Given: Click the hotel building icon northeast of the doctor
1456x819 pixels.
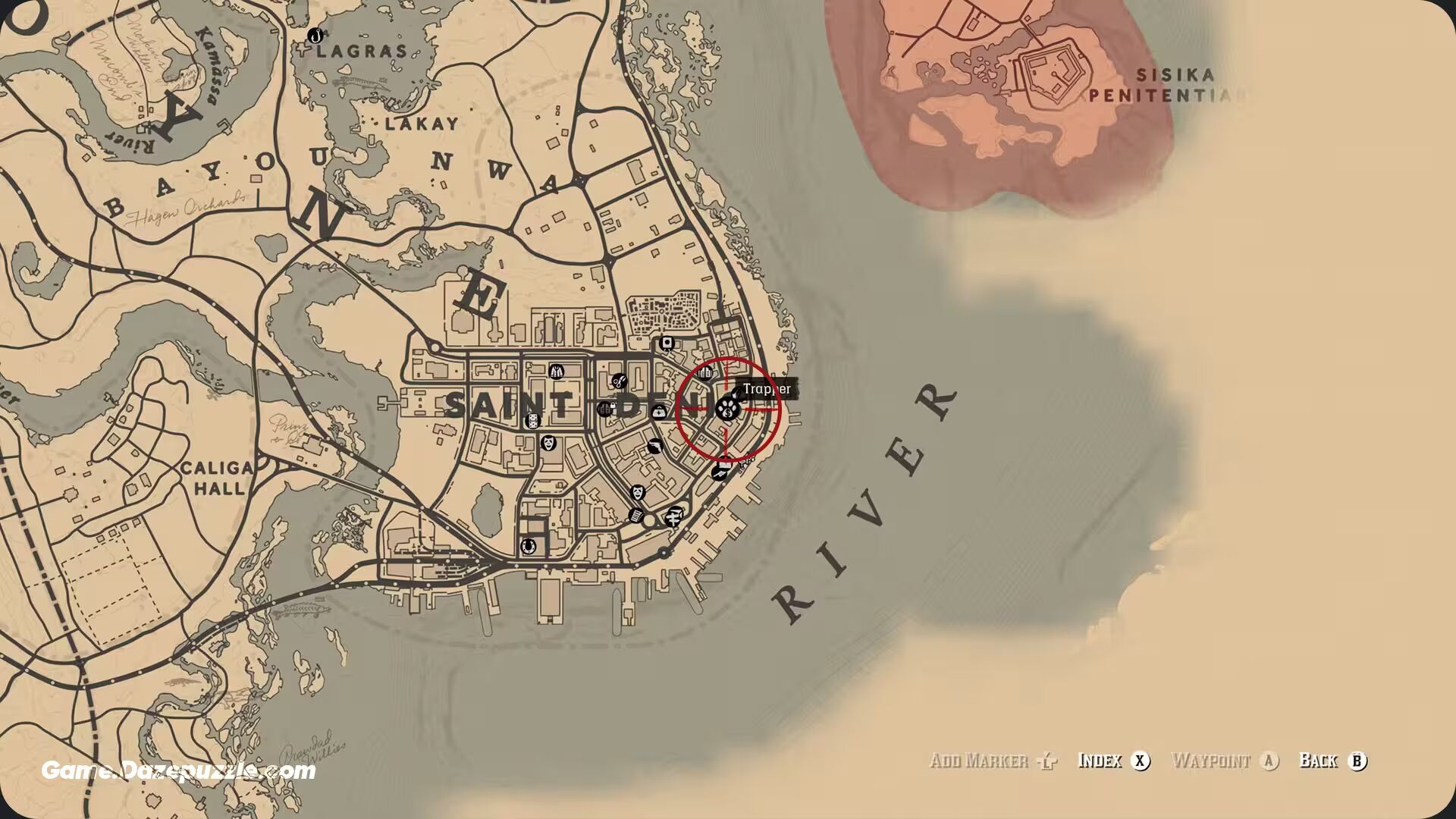Looking at the screenshot, I should point(704,373).
